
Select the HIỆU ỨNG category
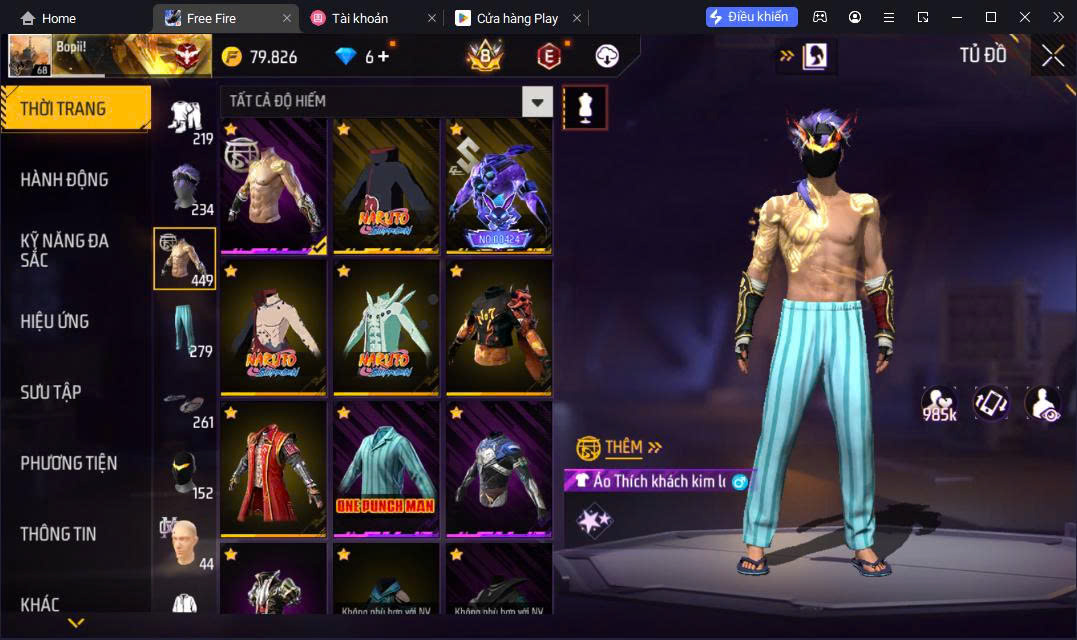[55, 321]
